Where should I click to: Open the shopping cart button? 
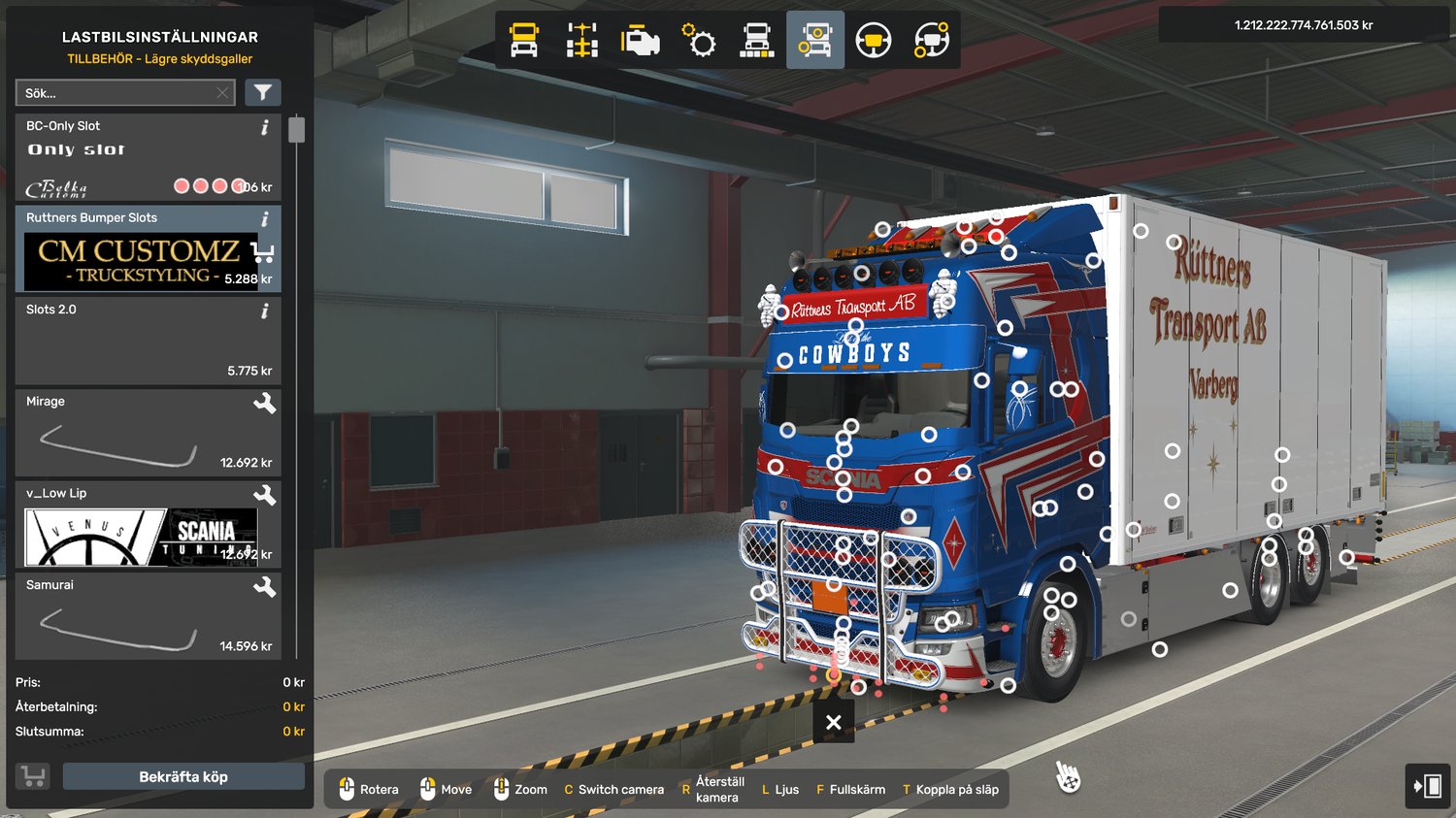click(x=33, y=776)
